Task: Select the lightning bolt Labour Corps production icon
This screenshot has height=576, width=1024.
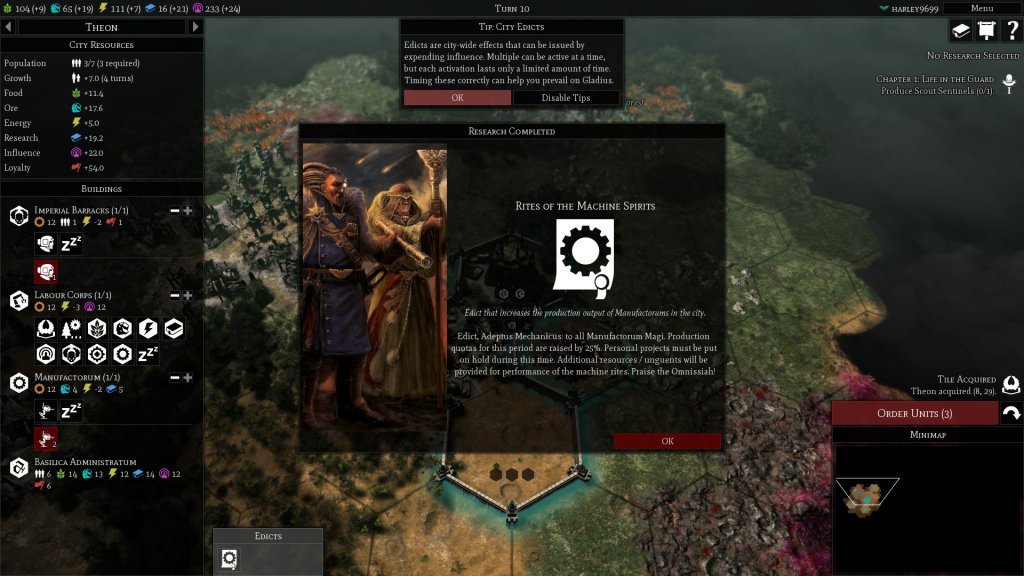Action: tap(148, 329)
